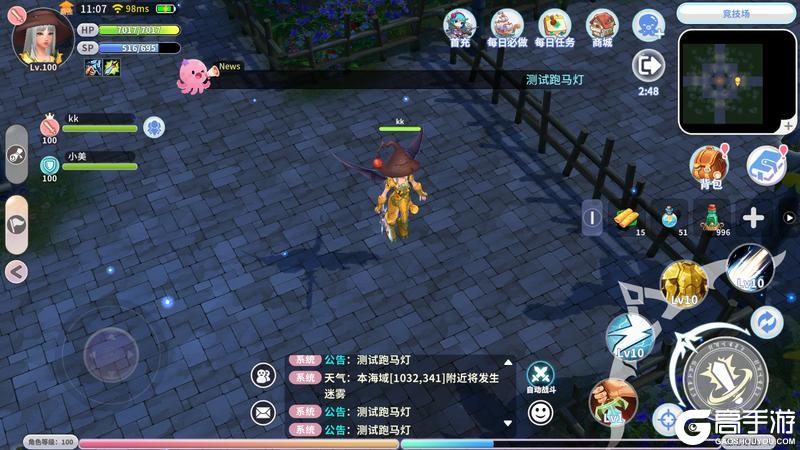Click the exit arrow button above the timer

648,66
